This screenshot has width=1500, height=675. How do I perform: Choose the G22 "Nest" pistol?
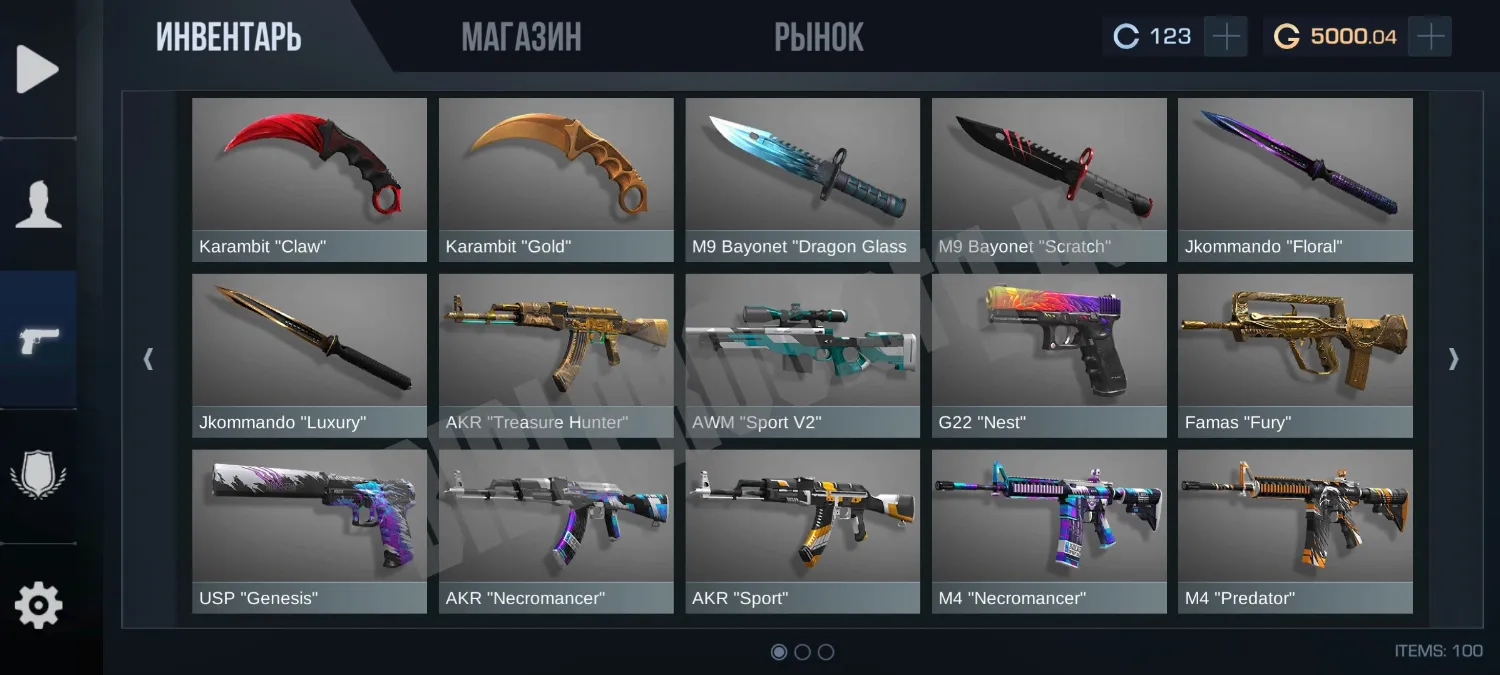(x=1049, y=355)
